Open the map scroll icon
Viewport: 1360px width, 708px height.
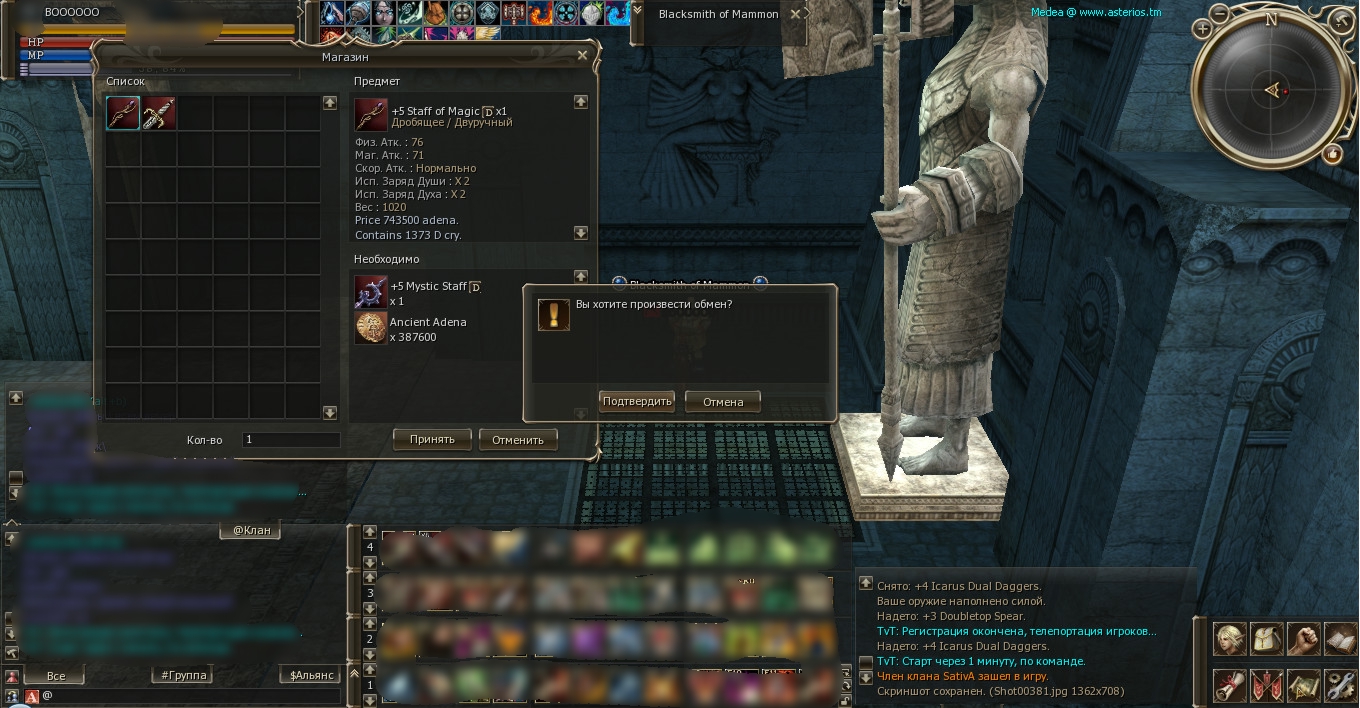click(x=1303, y=686)
